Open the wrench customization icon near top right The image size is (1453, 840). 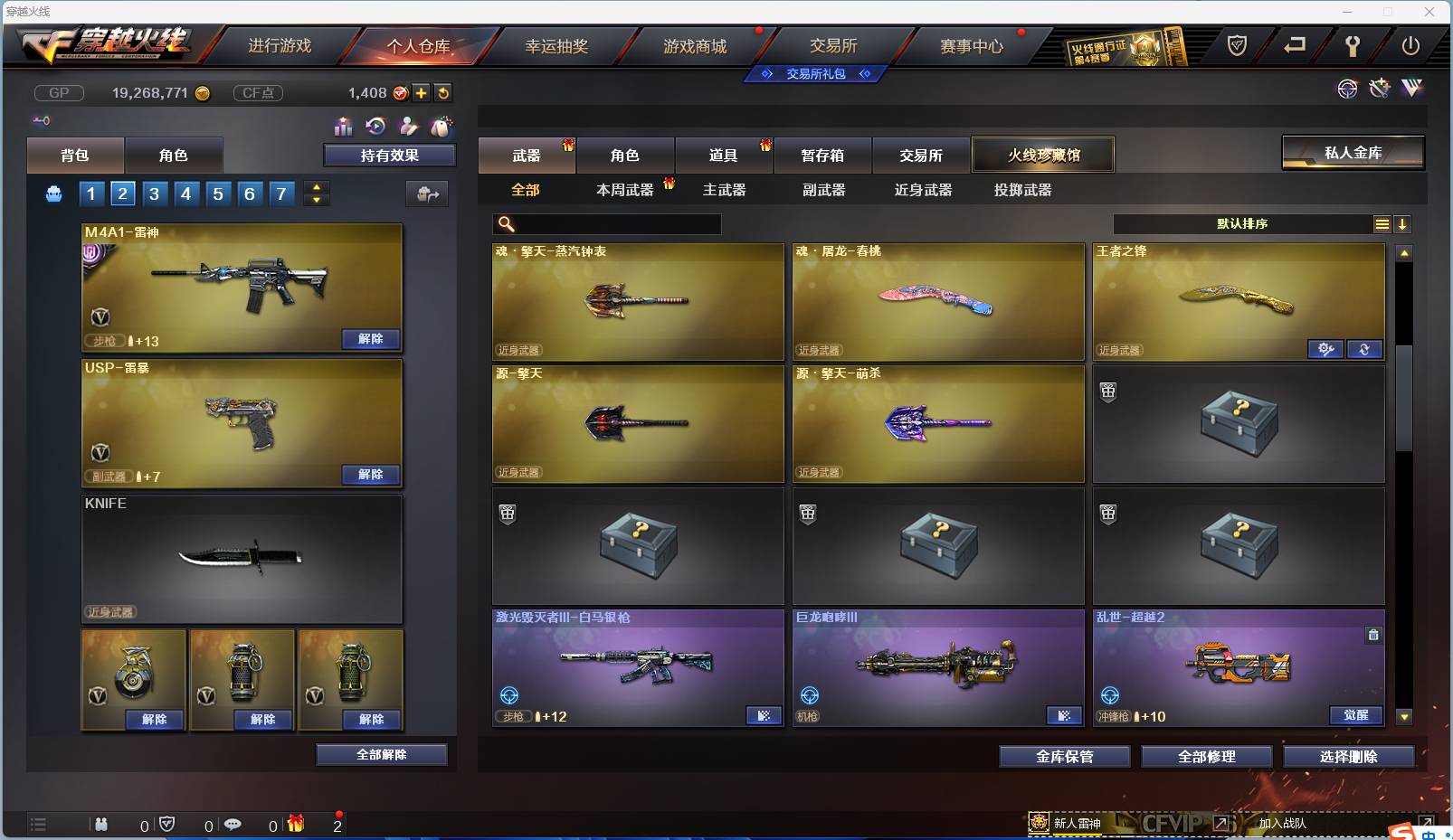[x=1379, y=89]
